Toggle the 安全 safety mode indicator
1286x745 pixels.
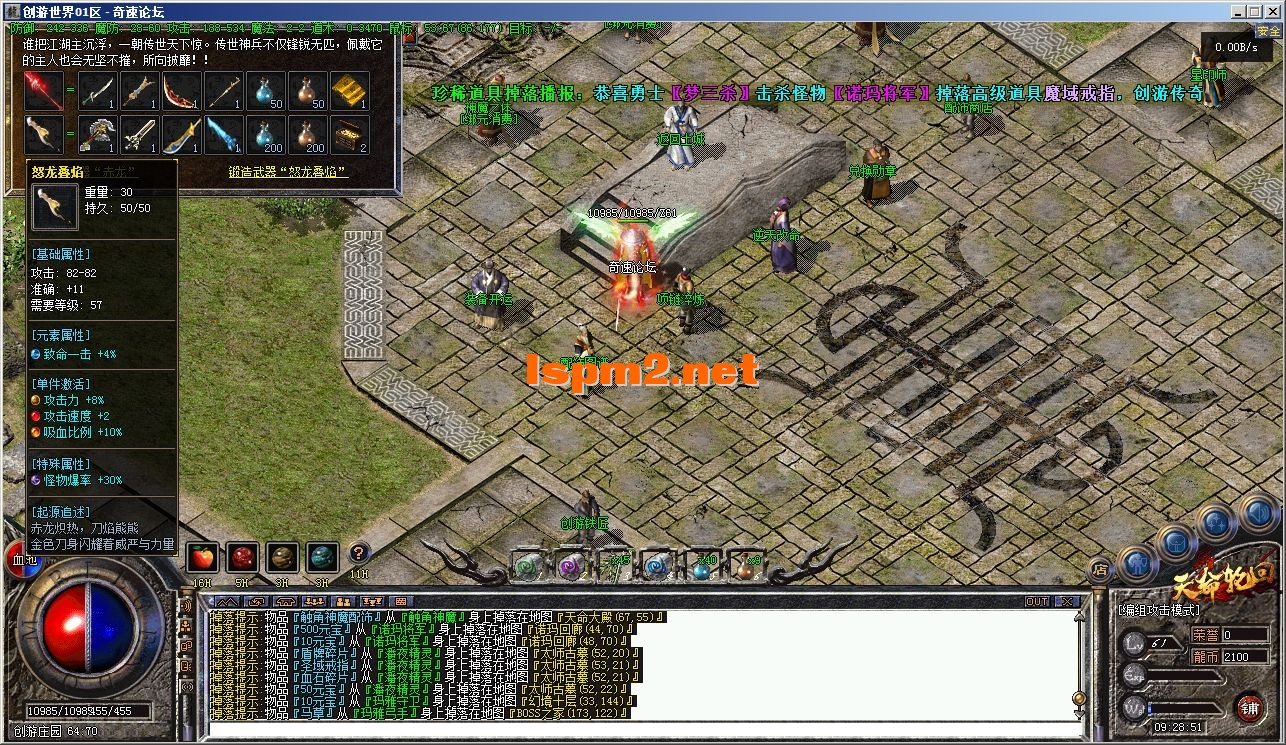click(x=1268, y=32)
